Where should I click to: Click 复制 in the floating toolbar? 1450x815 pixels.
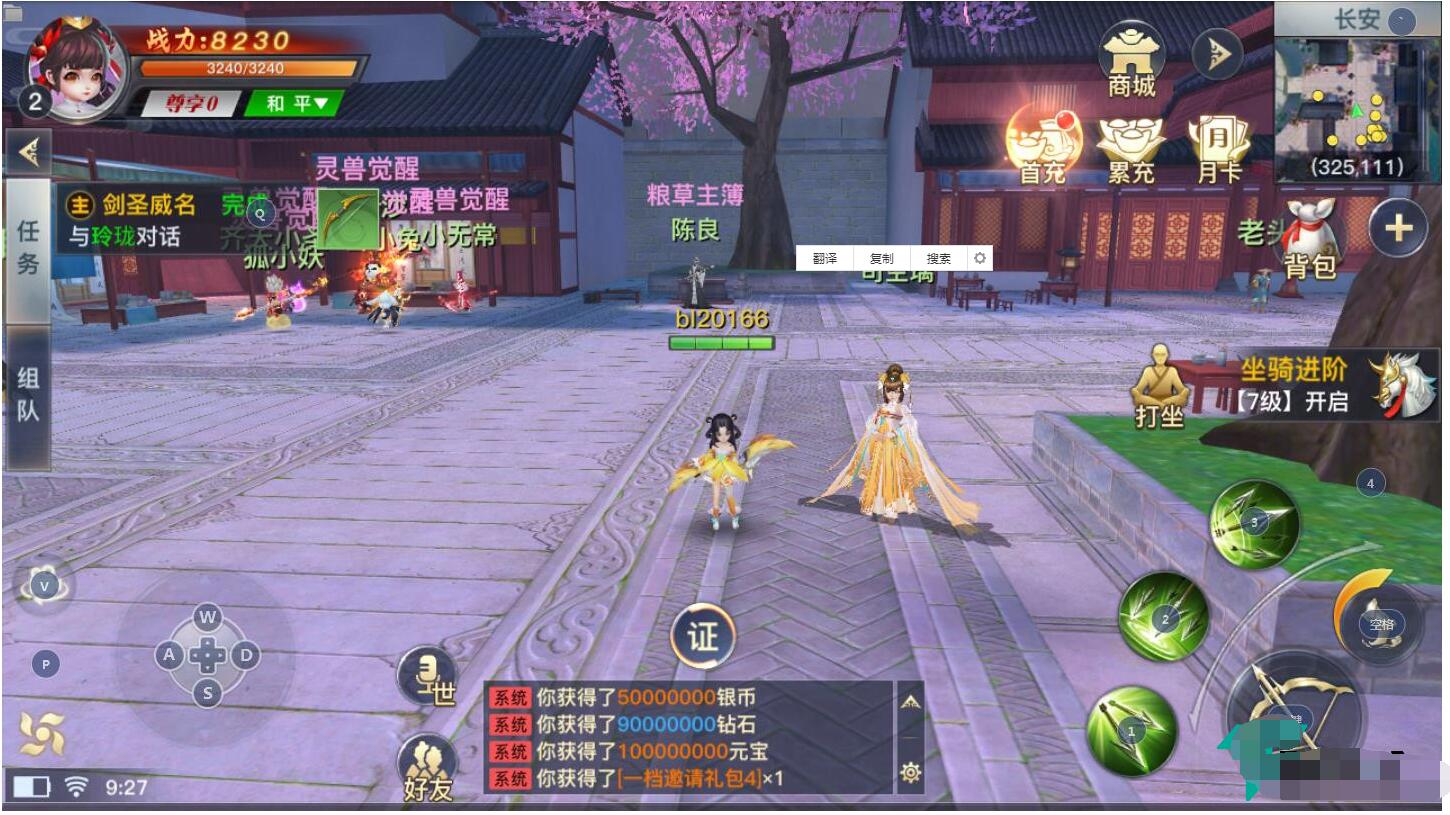pos(881,258)
